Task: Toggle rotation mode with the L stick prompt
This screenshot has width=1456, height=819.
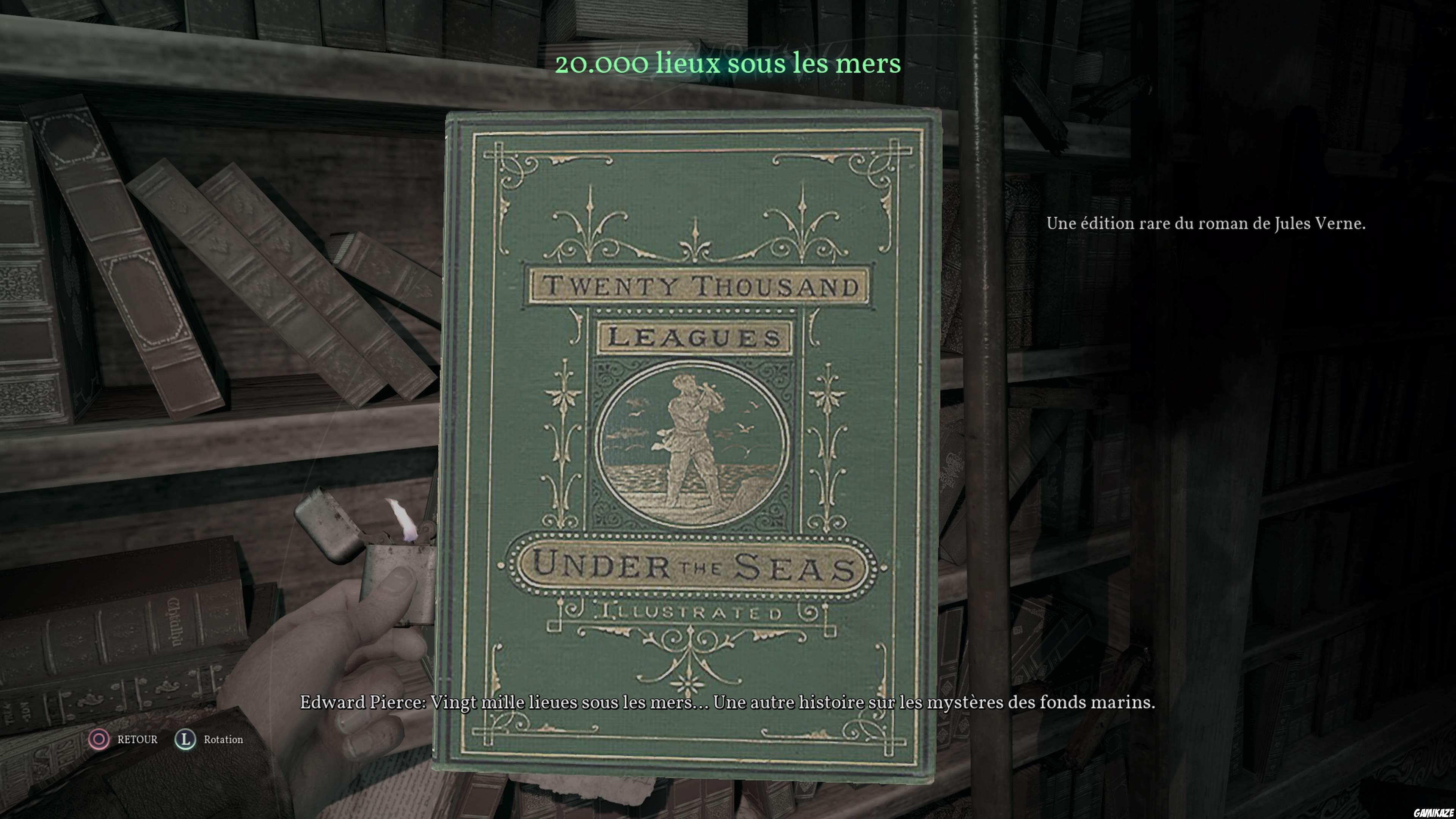Action: pyautogui.click(x=185, y=739)
